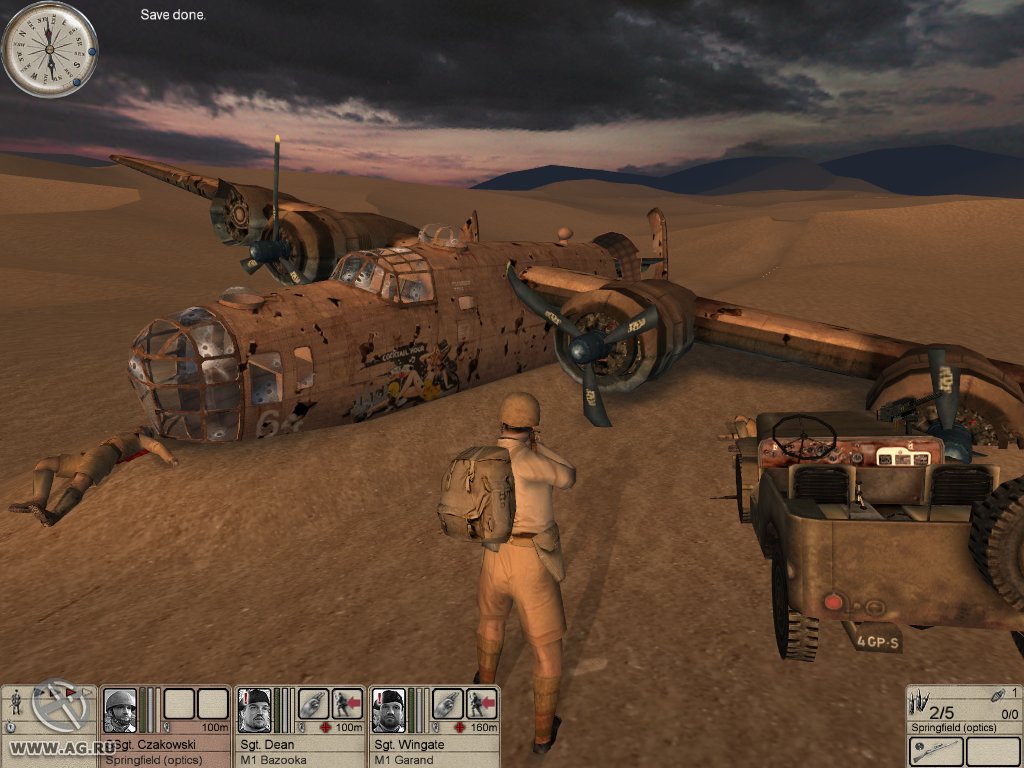
Task: Click Sgt. Wingate's hand signal icon
Action: coord(450,703)
